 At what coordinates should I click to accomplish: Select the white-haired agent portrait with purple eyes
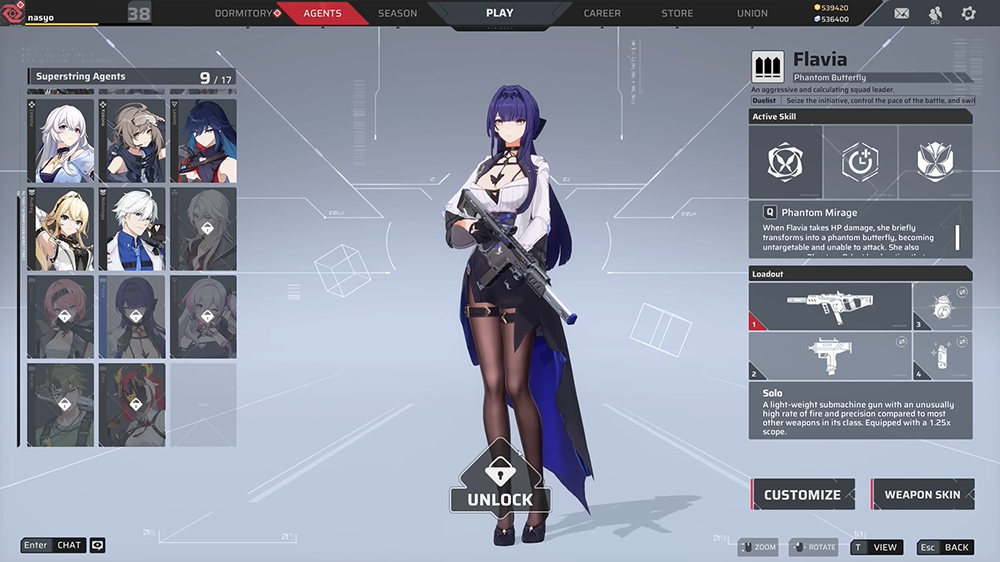62,140
